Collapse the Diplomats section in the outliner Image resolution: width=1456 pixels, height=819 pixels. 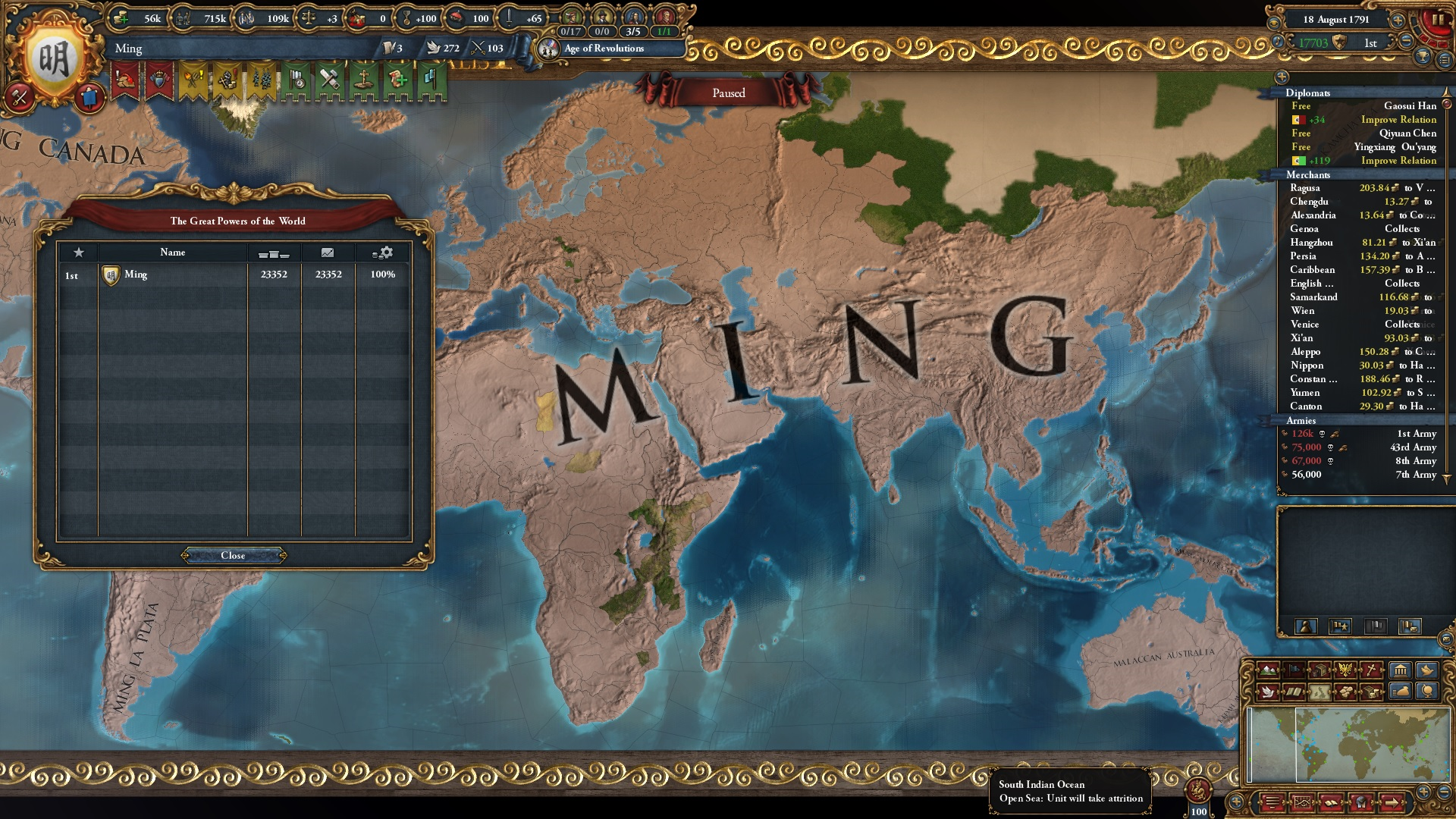[1309, 93]
